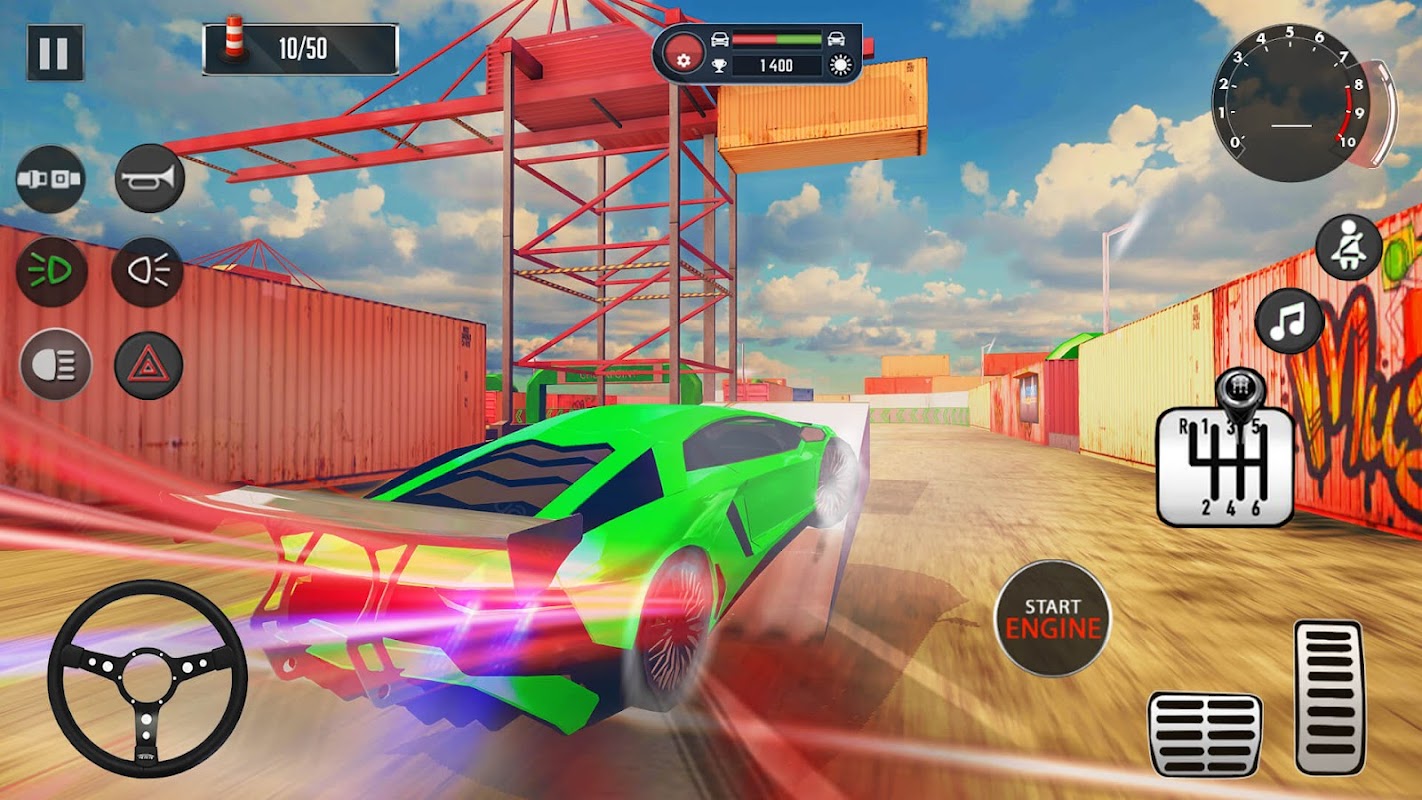Pause the game

tap(55, 53)
